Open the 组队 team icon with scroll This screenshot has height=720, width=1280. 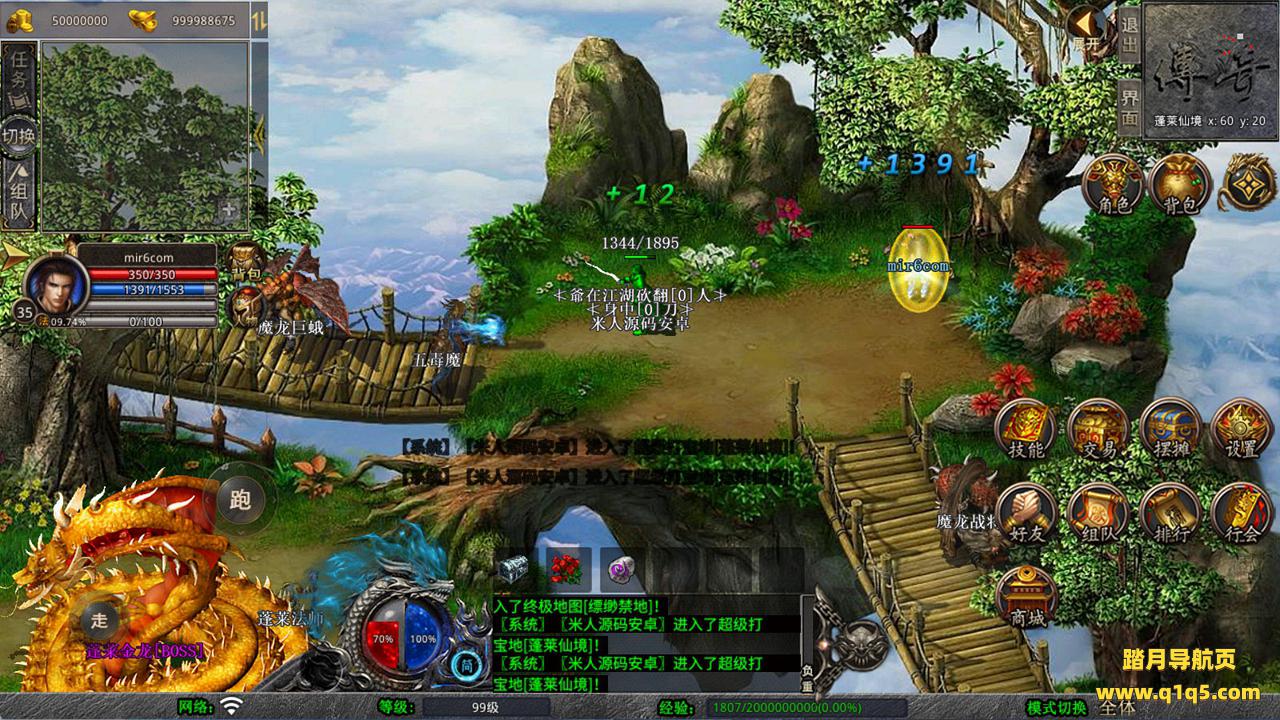(1098, 514)
